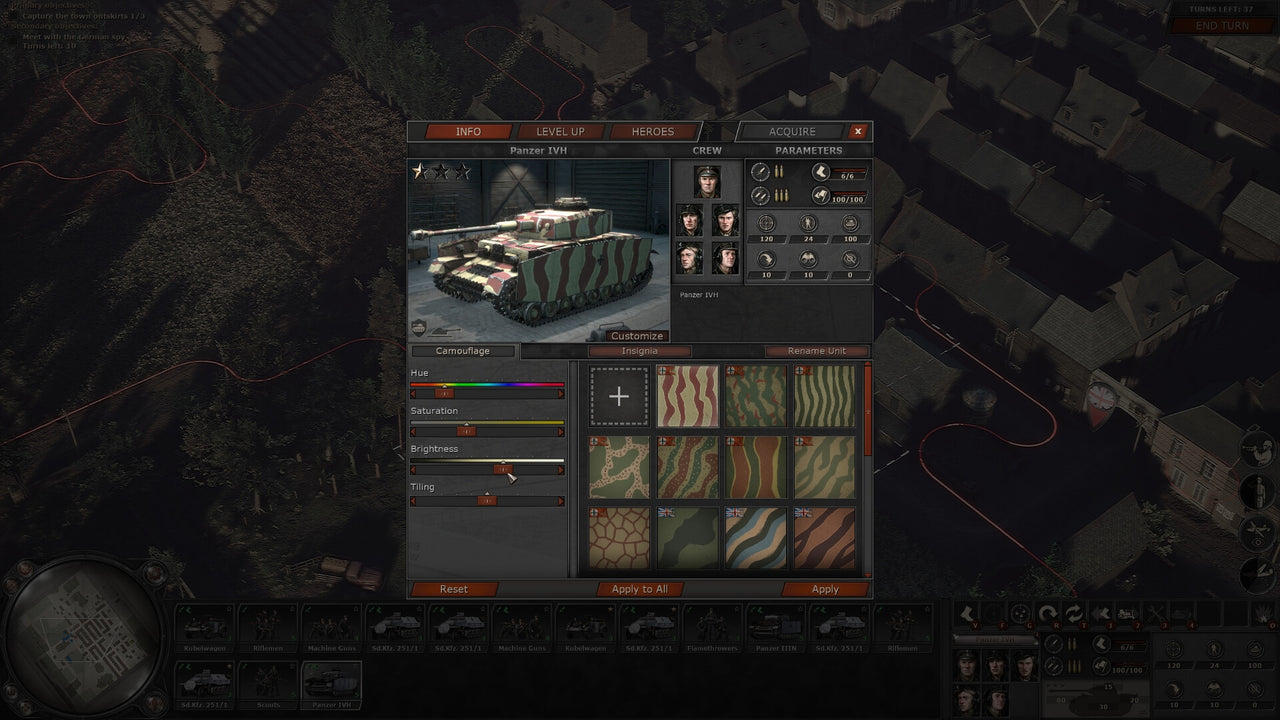
Task: Toggle the first veterancy star of the Panzer IVH
Action: pyautogui.click(x=421, y=170)
